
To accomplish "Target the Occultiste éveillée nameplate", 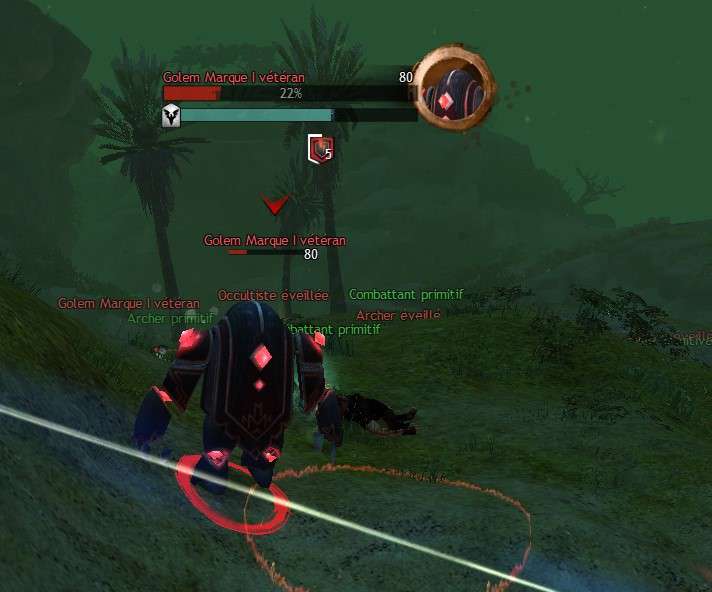I will pos(273,296).
